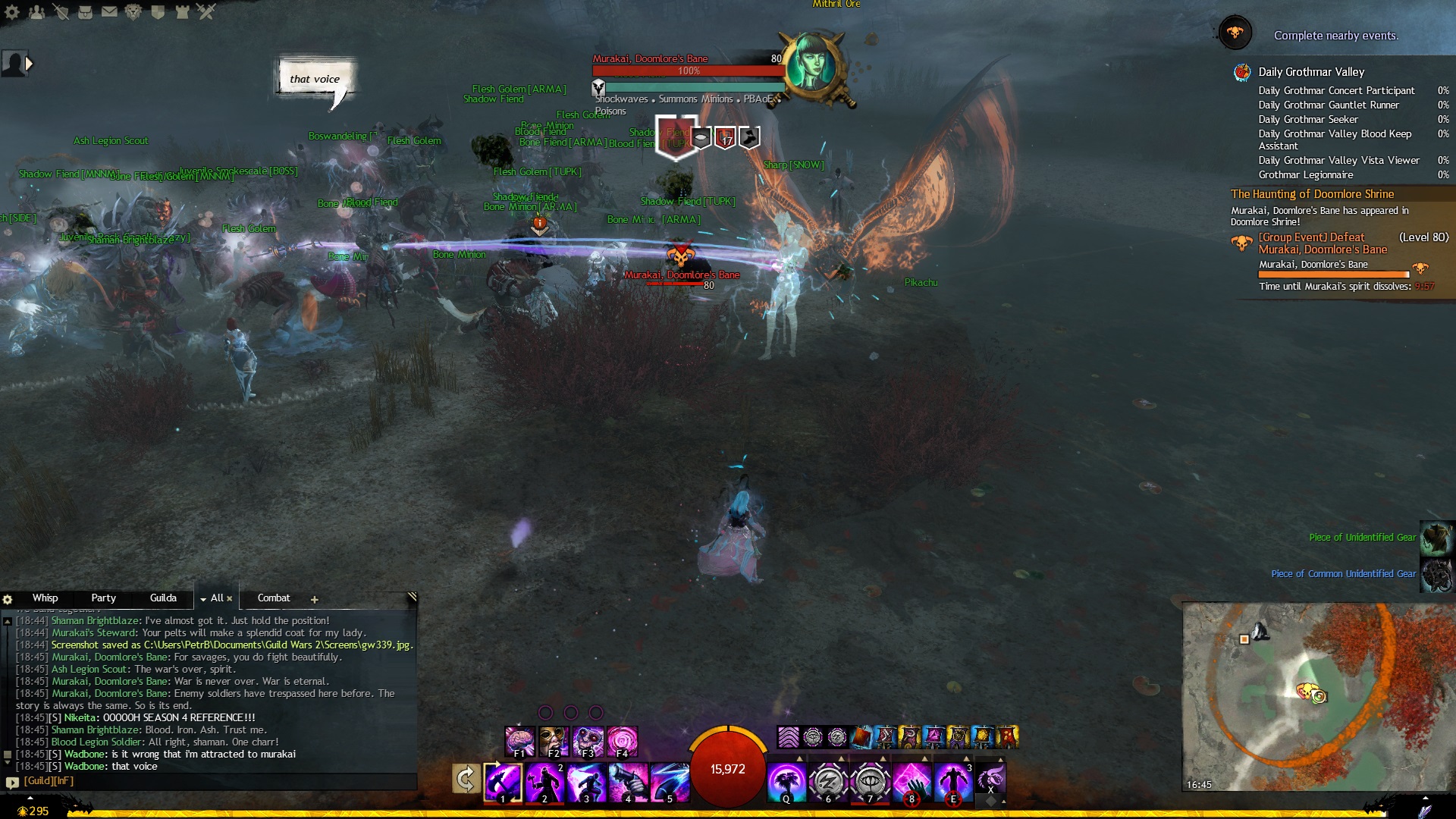Viewport: 1456px width, 819px height.
Task: Use the elite skill in slot E
Action: pos(953,782)
